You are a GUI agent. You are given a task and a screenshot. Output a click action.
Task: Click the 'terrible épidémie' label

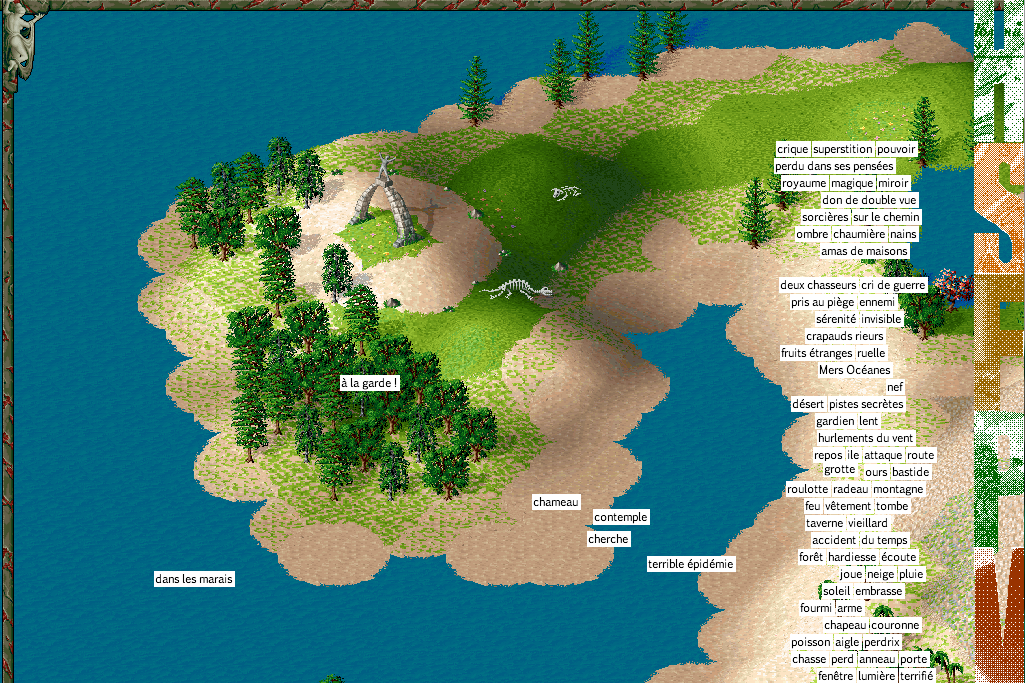tap(691, 564)
